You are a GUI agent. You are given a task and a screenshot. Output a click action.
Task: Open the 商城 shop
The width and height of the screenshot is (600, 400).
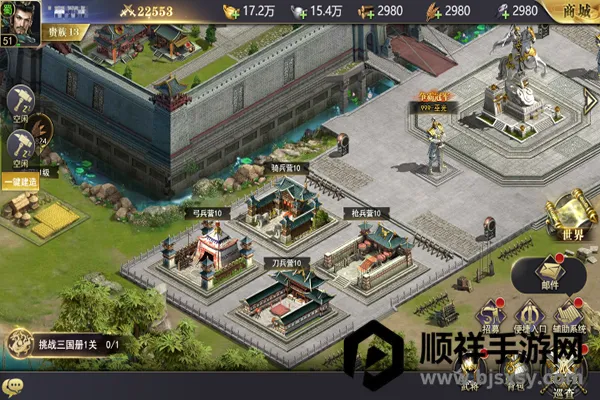click(x=576, y=11)
